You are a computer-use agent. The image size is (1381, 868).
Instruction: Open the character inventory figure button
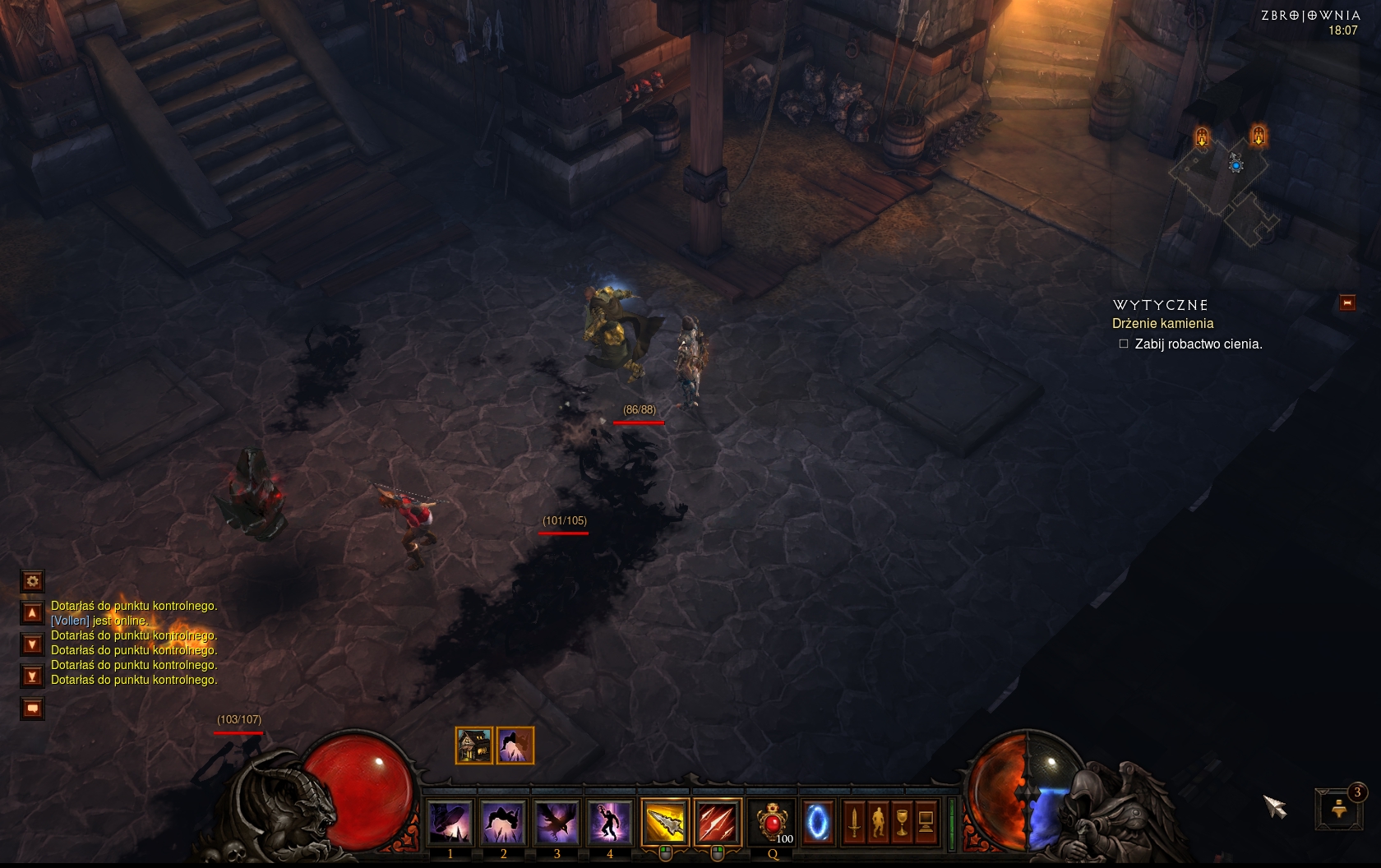coord(878,821)
